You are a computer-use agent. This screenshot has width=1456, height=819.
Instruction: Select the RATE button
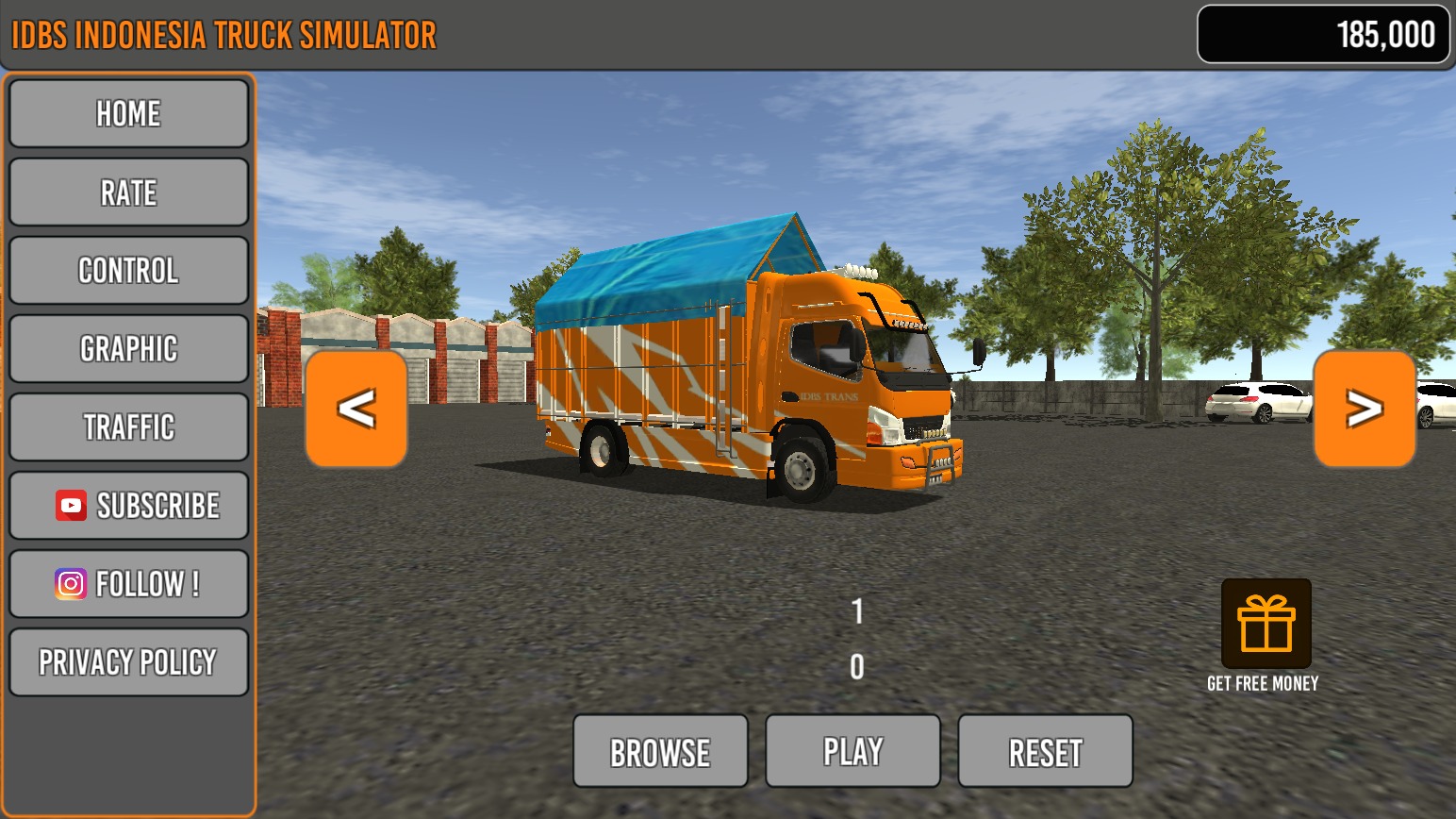[128, 192]
